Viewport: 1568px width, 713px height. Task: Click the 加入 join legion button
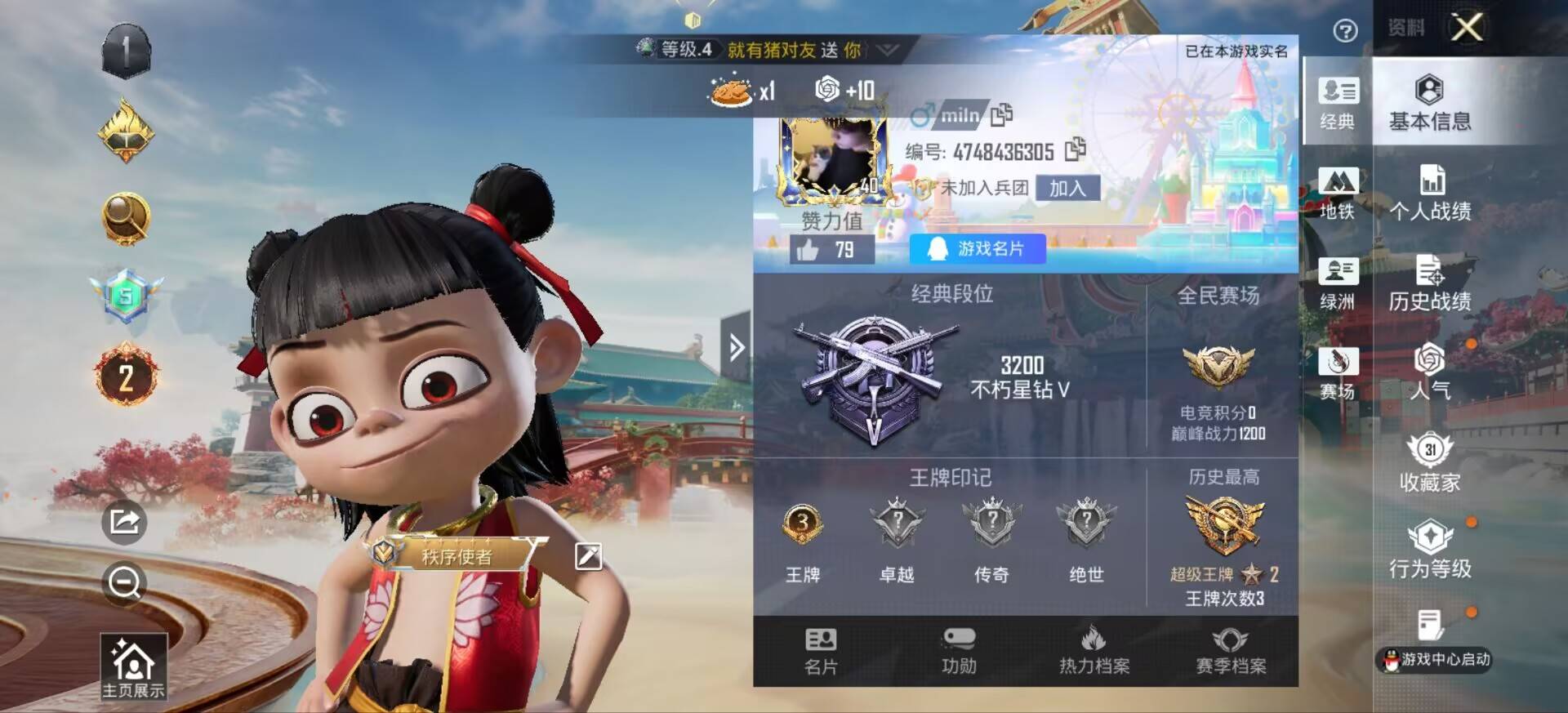(1067, 189)
